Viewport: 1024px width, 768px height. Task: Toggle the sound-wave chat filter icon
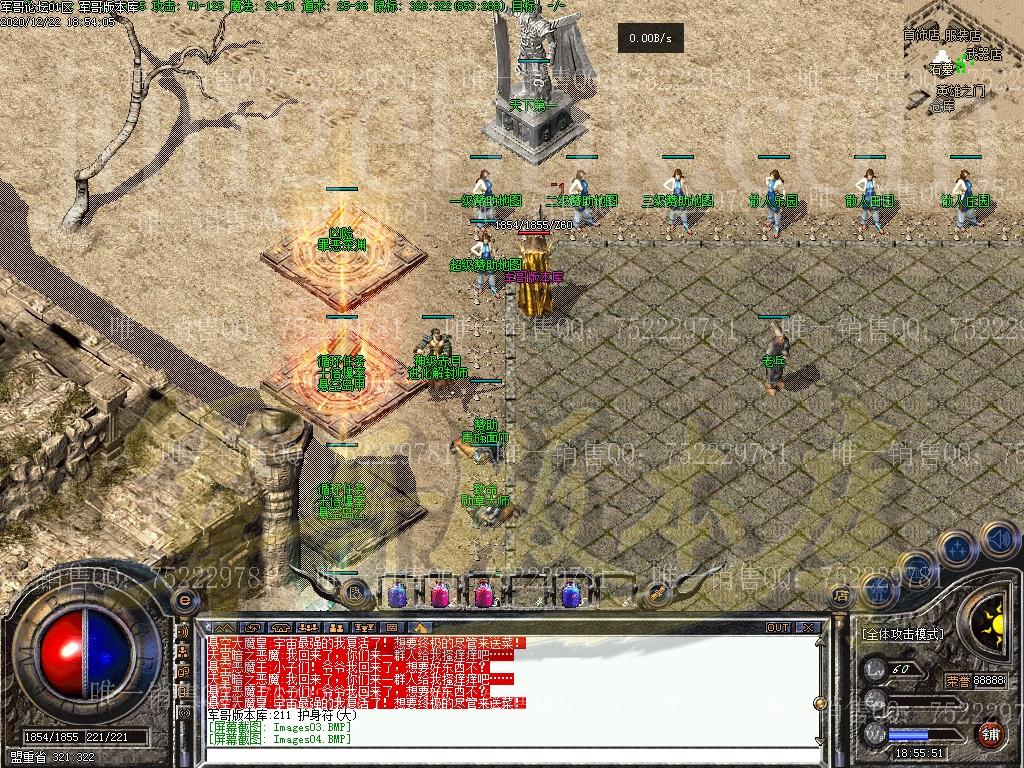click(x=183, y=632)
